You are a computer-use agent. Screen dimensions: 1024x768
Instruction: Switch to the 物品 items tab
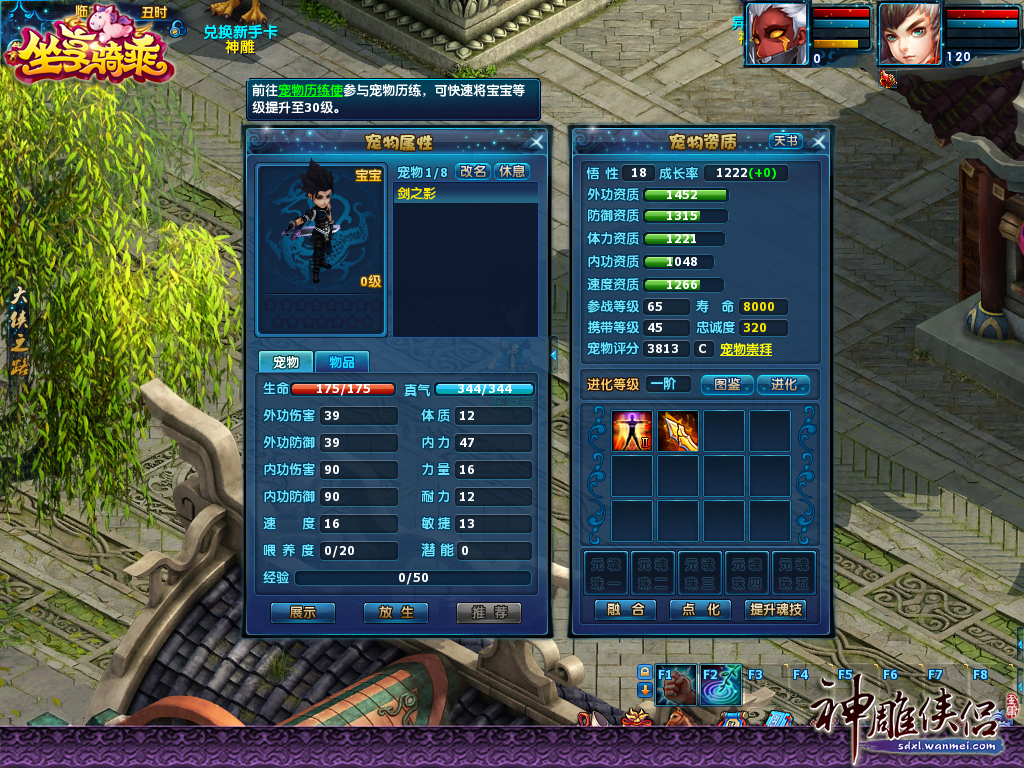click(341, 362)
